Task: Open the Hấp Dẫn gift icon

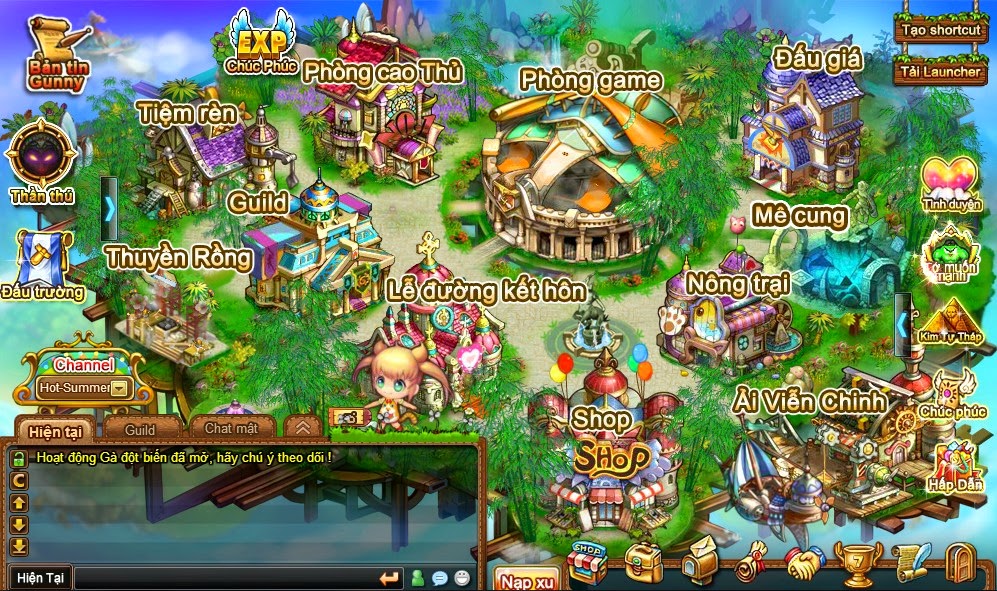Action: click(x=955, y=465)
